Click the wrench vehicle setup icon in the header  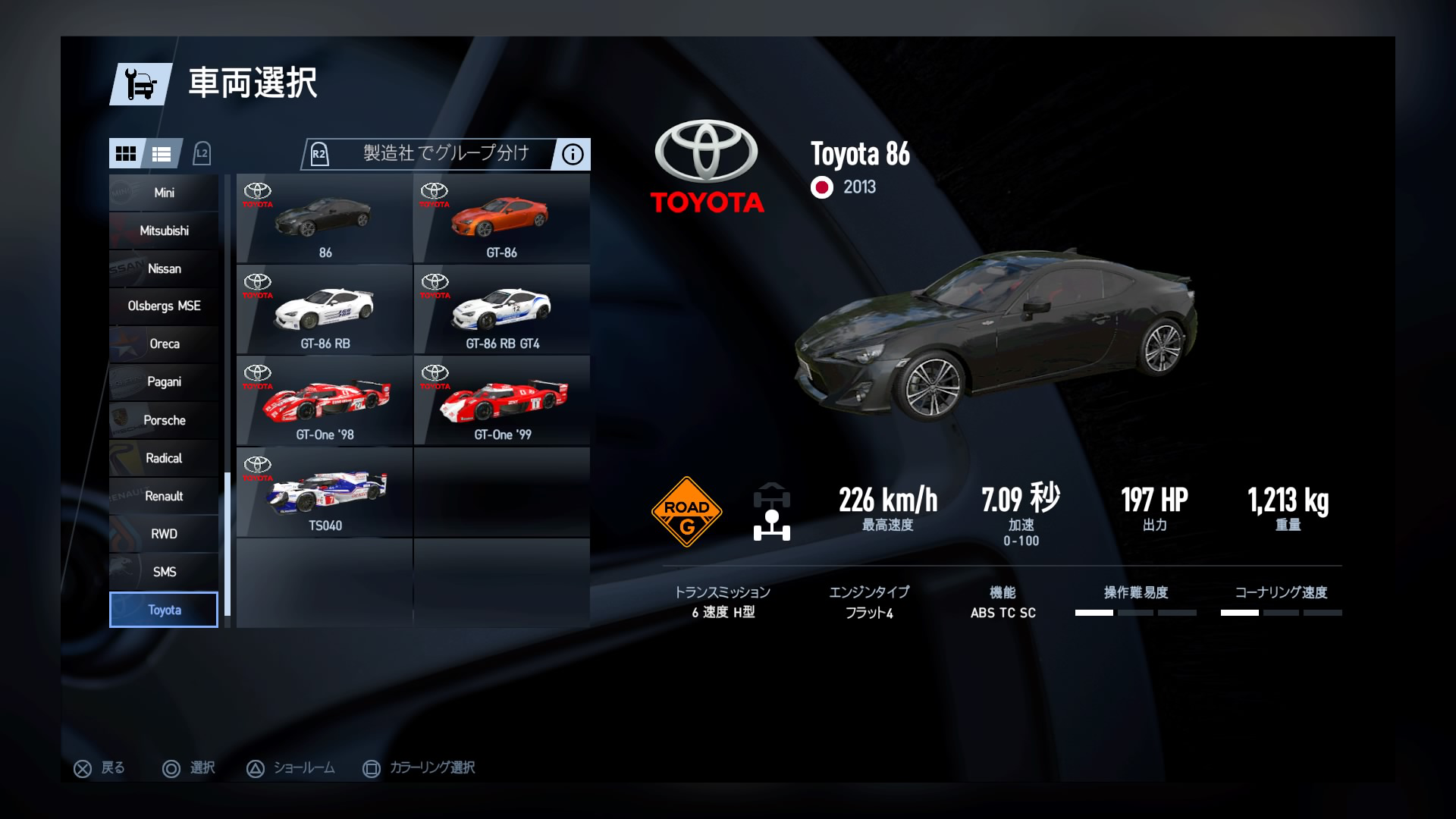[x=140, y=84]
